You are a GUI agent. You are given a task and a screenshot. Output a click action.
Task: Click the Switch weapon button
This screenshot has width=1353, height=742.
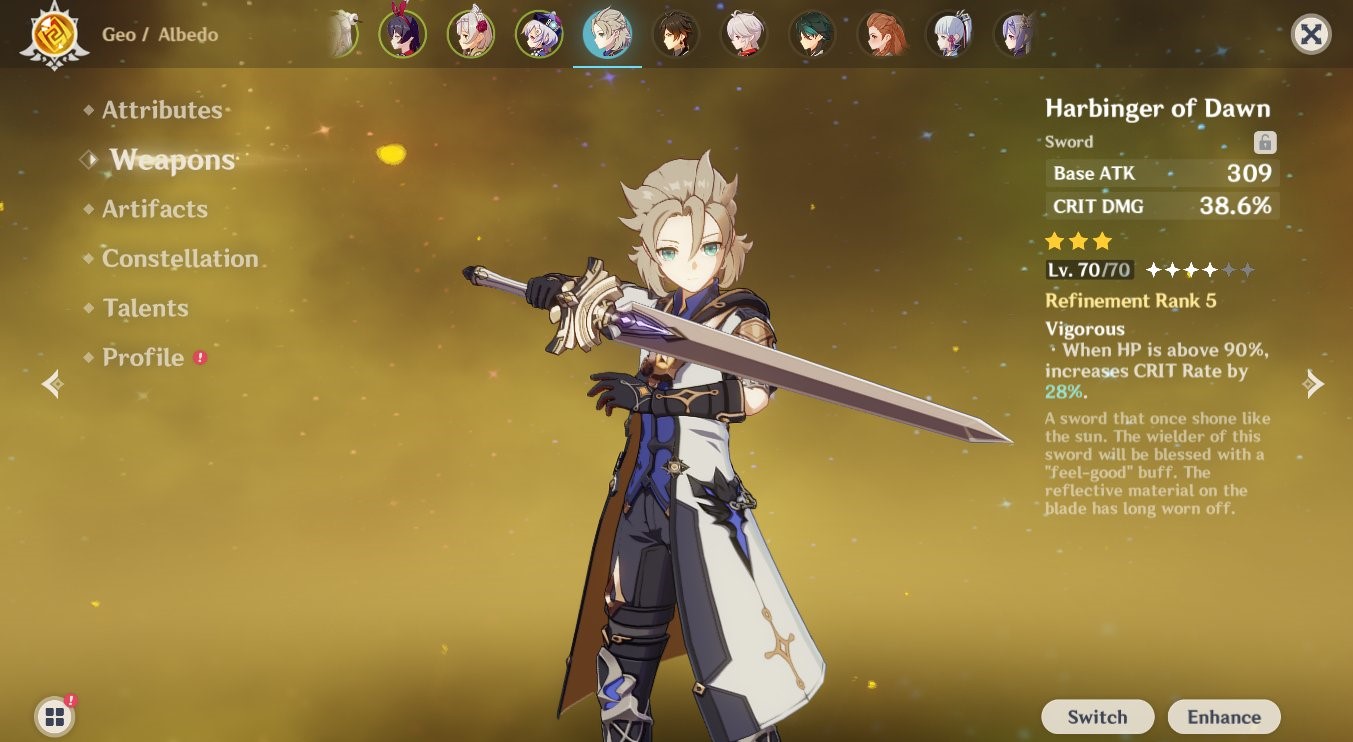(1097, 717)
